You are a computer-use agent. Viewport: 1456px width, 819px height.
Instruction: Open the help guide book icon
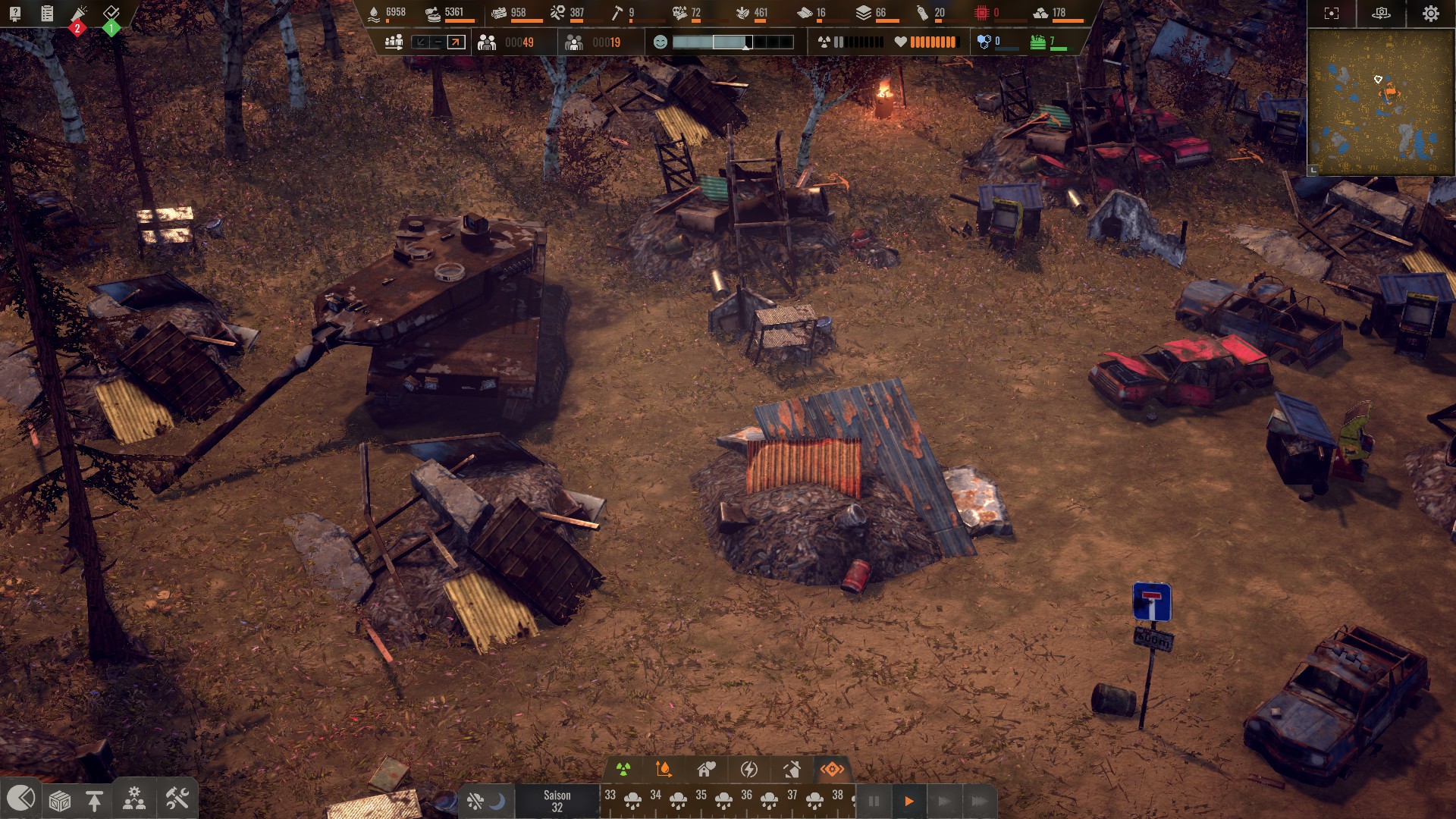click(15, 13)
